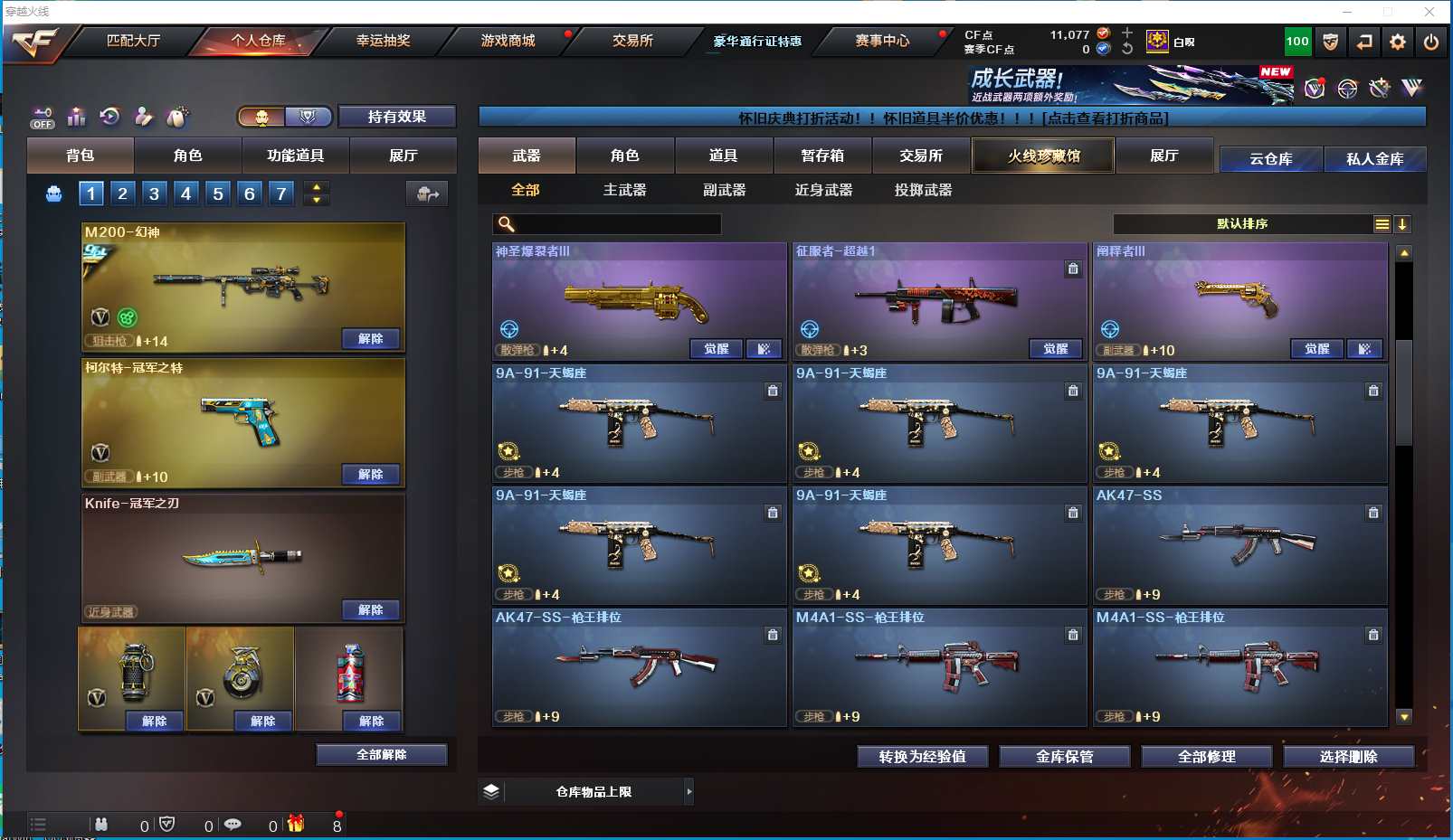1453x840 pixels.
Task: Open the 匹配大厅 lobby tab
Action: tap(133, 41)
